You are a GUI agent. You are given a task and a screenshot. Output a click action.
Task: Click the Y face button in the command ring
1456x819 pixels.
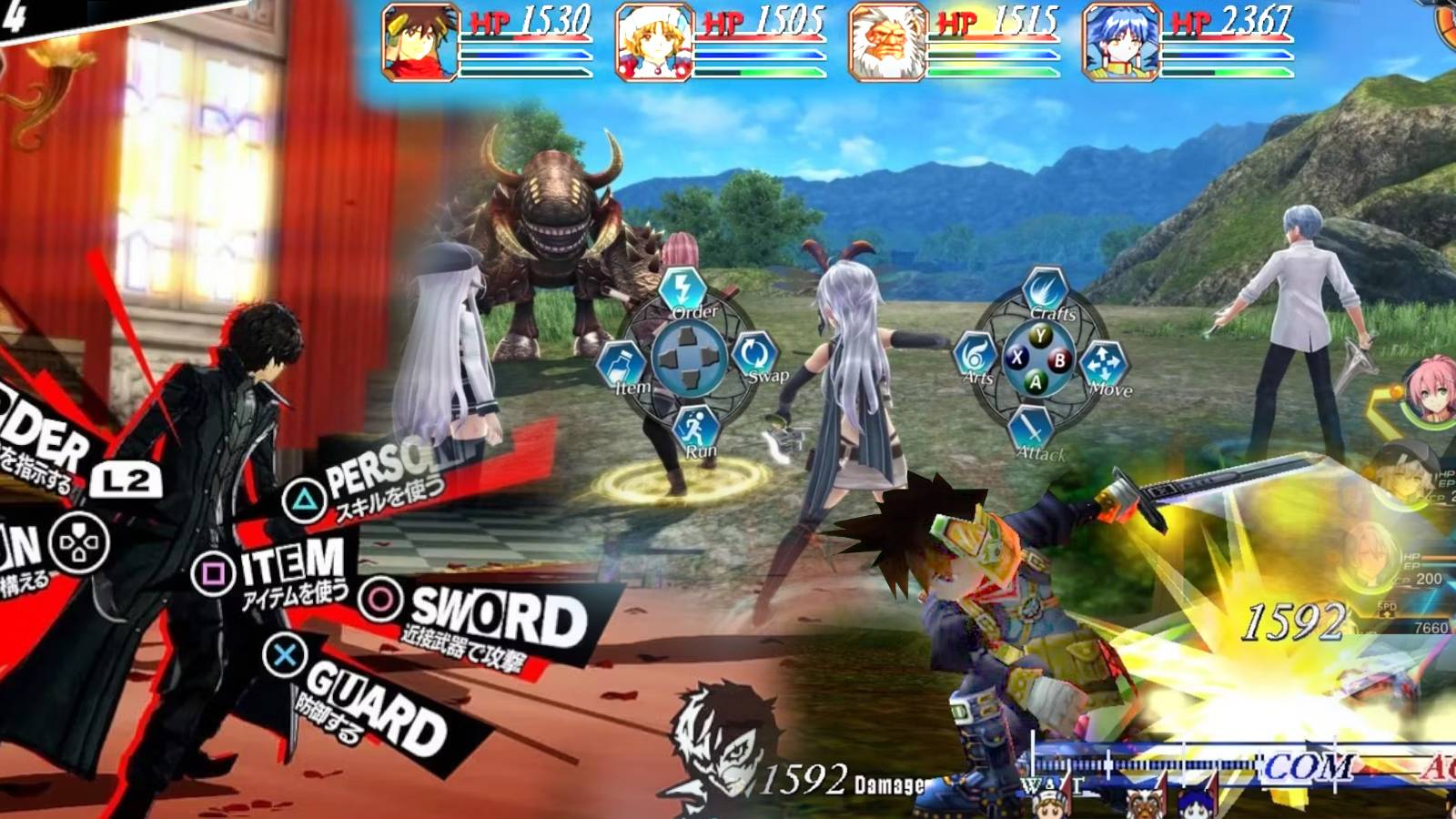point(1042,337)
